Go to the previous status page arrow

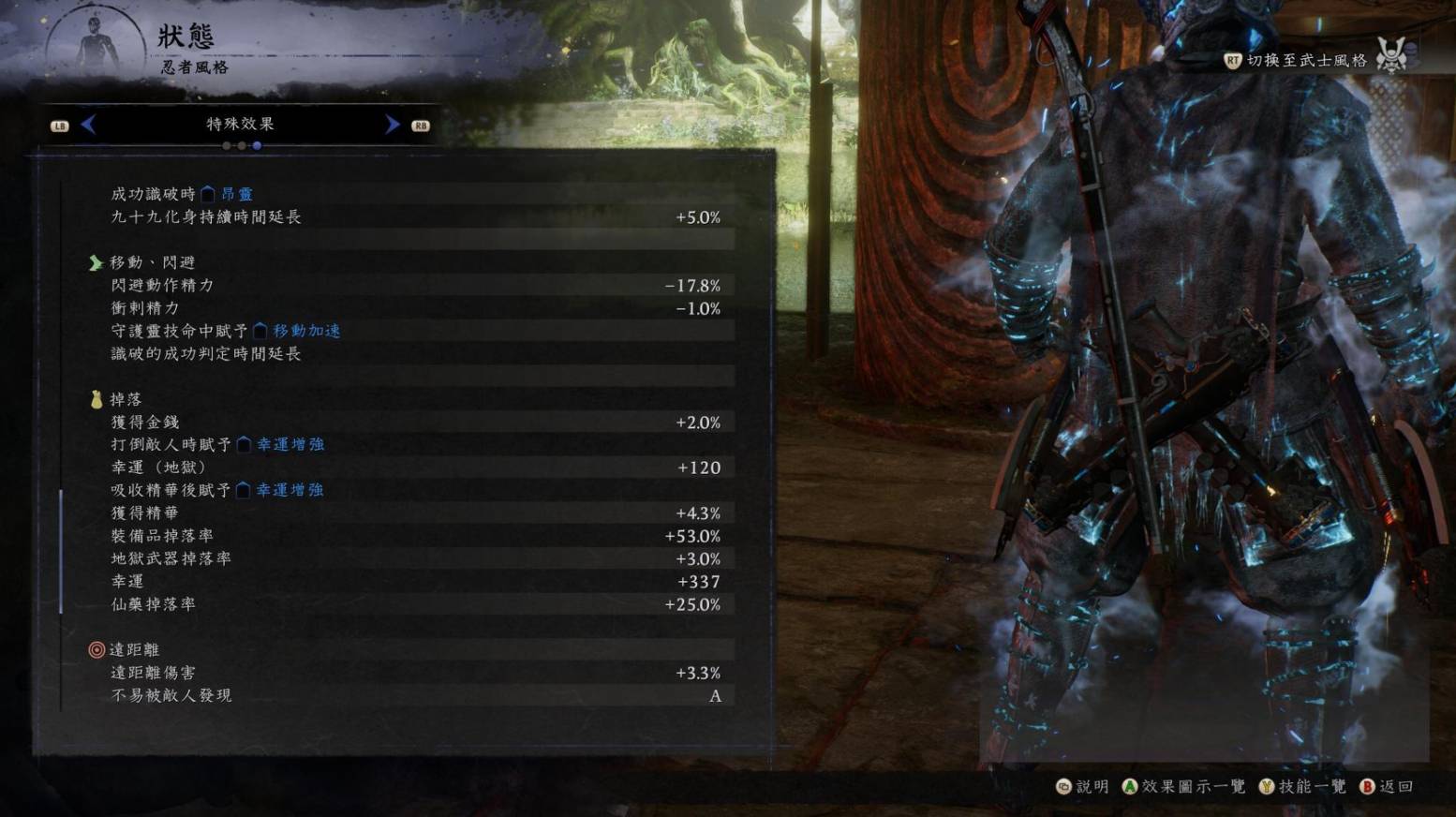tap(89, 125)
